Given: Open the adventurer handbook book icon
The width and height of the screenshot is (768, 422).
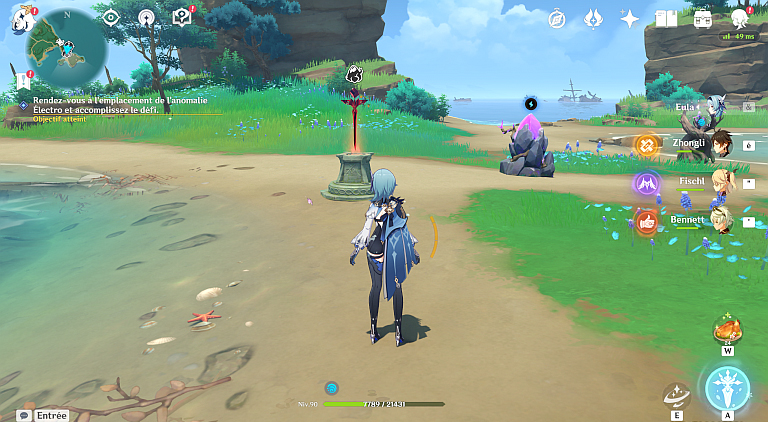Looking at the screenshot, I should 666,18.
